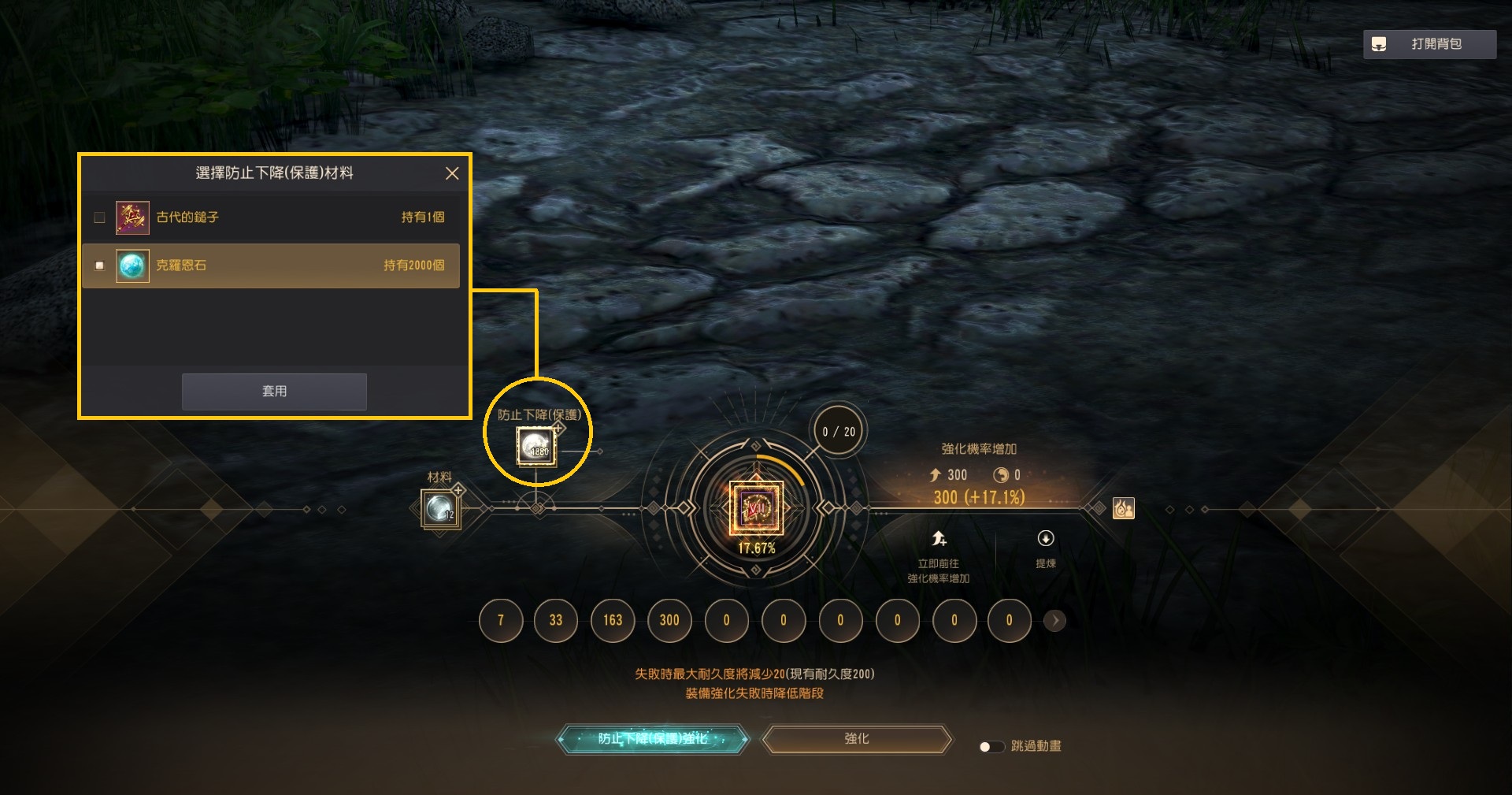This screenshot has width=1512, height=795.
Task: Select the central equipment item slot
Action: click(756, 508)
